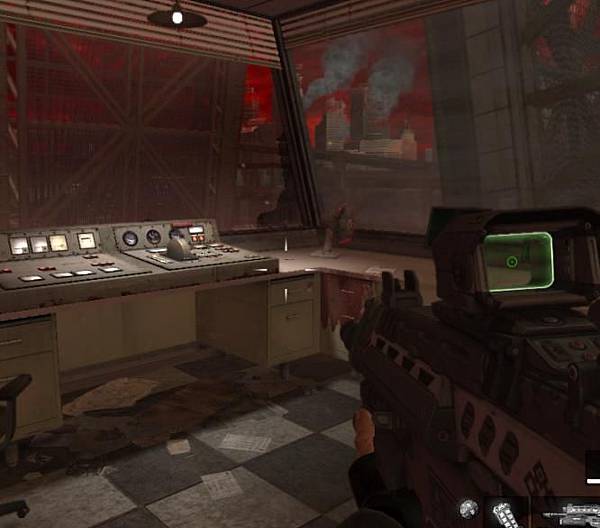
Task: Select the round grenade icon
Action: tap(468, 510)
